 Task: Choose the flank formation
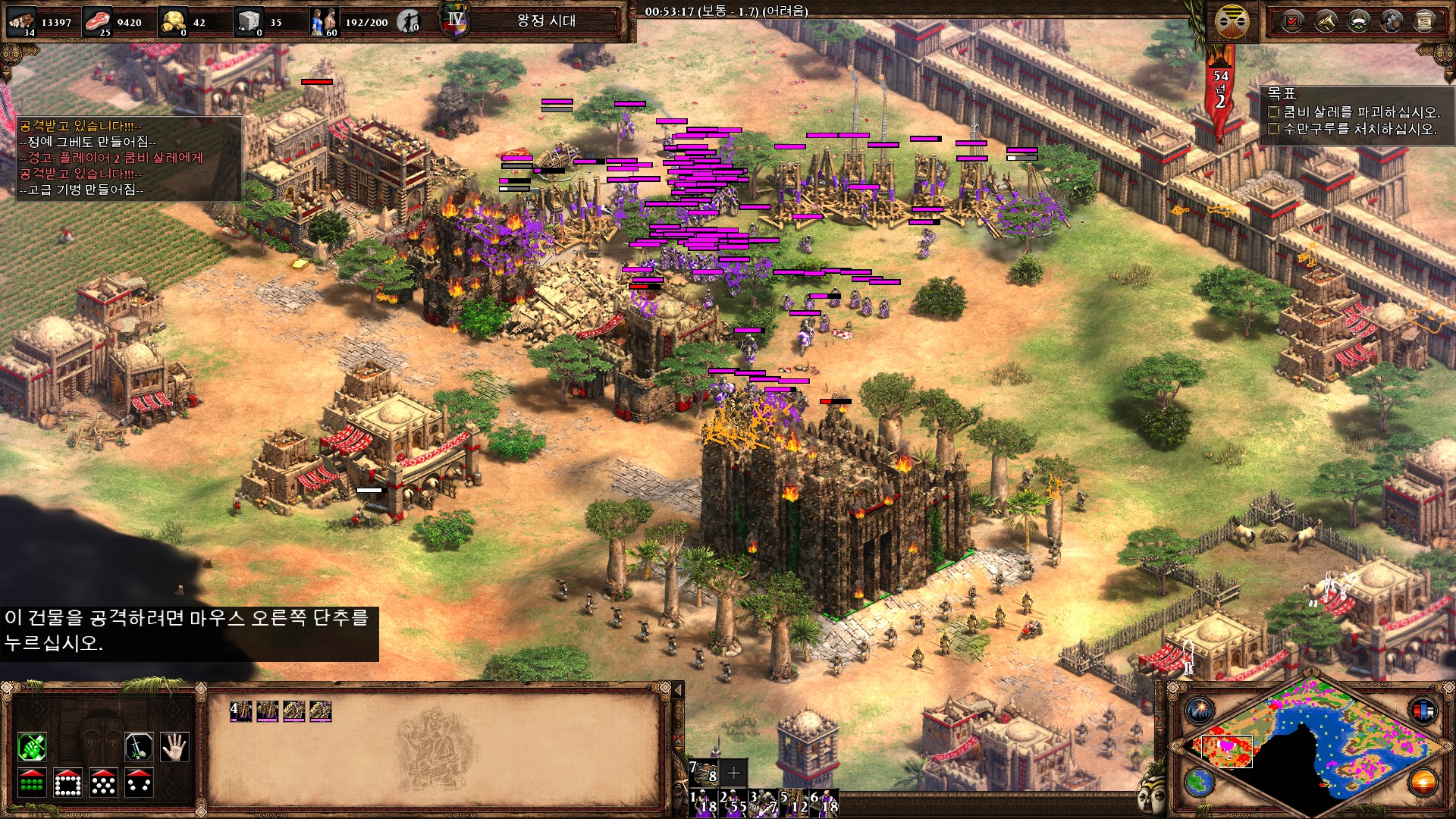(x=140, y=783)
